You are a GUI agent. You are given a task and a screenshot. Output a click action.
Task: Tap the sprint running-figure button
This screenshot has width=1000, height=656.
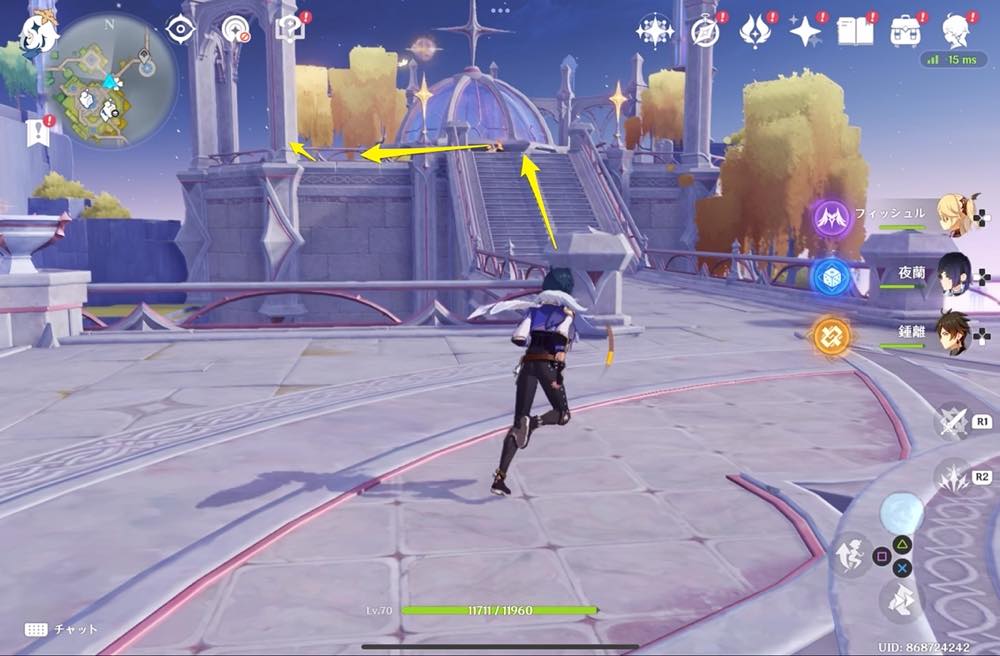pyautogui.click(x=848, y=553)
